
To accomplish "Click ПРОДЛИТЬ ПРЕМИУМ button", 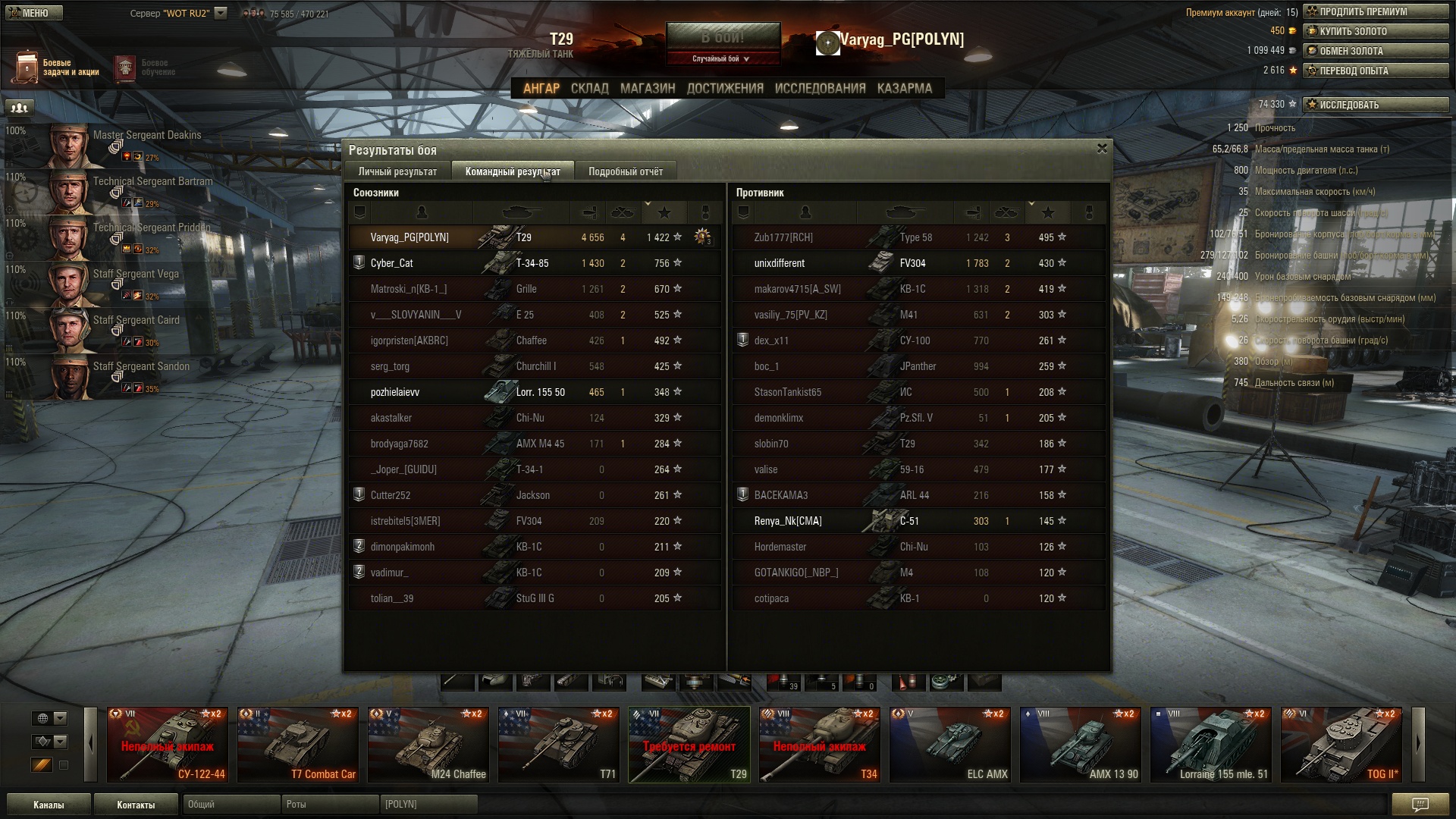I will pos(1376,11).
